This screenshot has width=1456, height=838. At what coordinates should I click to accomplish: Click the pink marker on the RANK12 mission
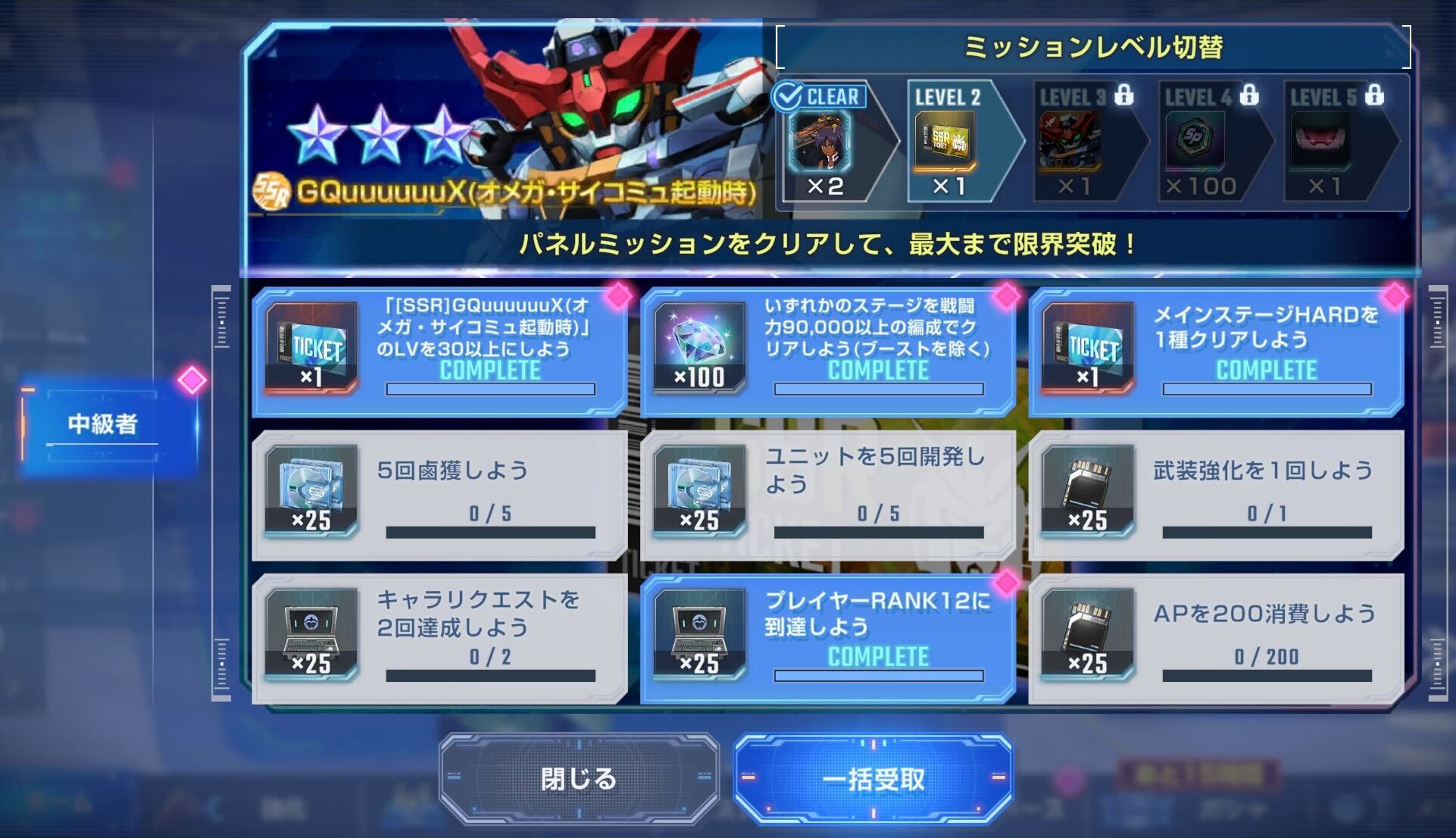tap(1008, 581)
